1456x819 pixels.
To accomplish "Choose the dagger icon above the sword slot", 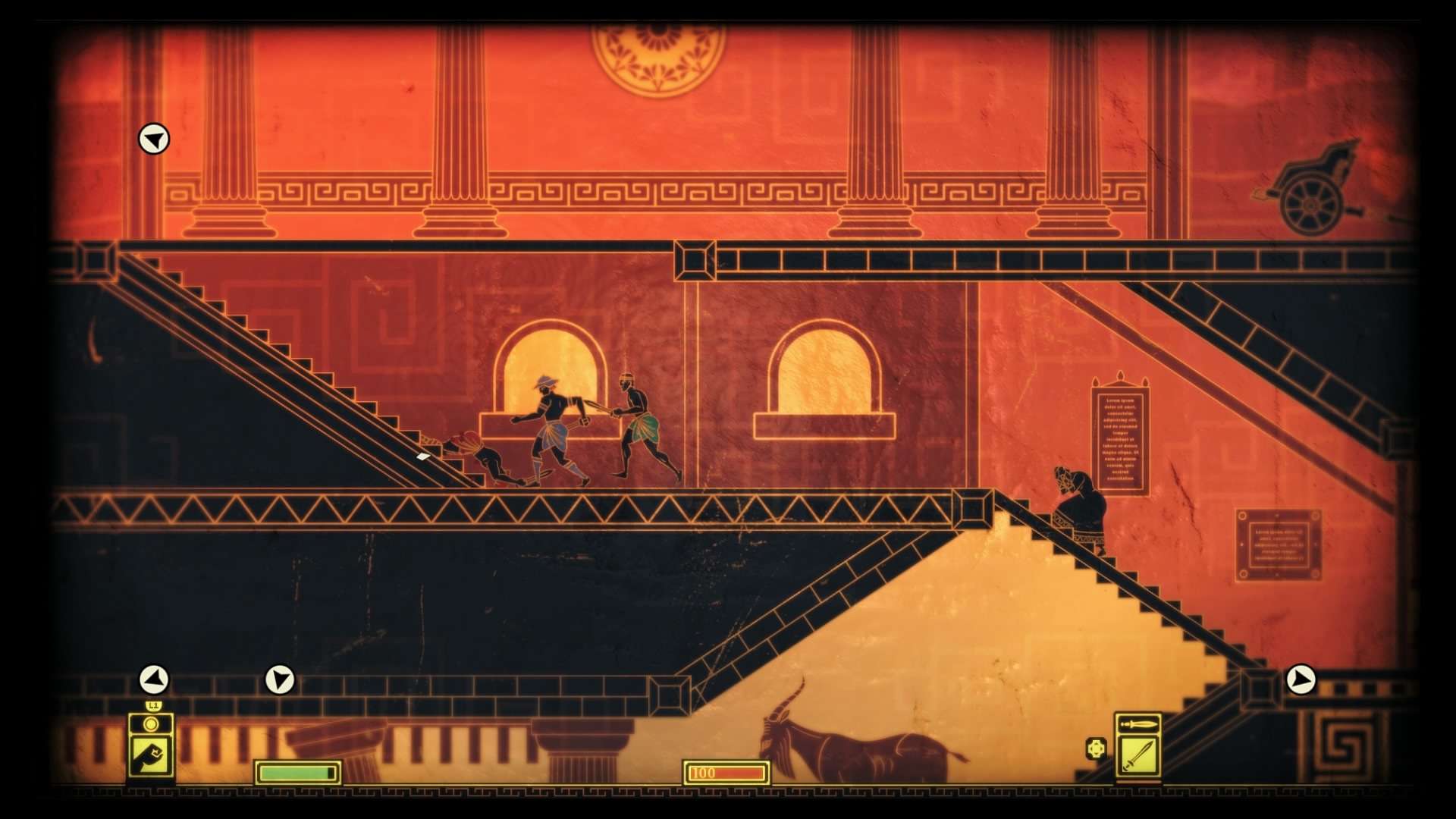I will [1137, 724].
